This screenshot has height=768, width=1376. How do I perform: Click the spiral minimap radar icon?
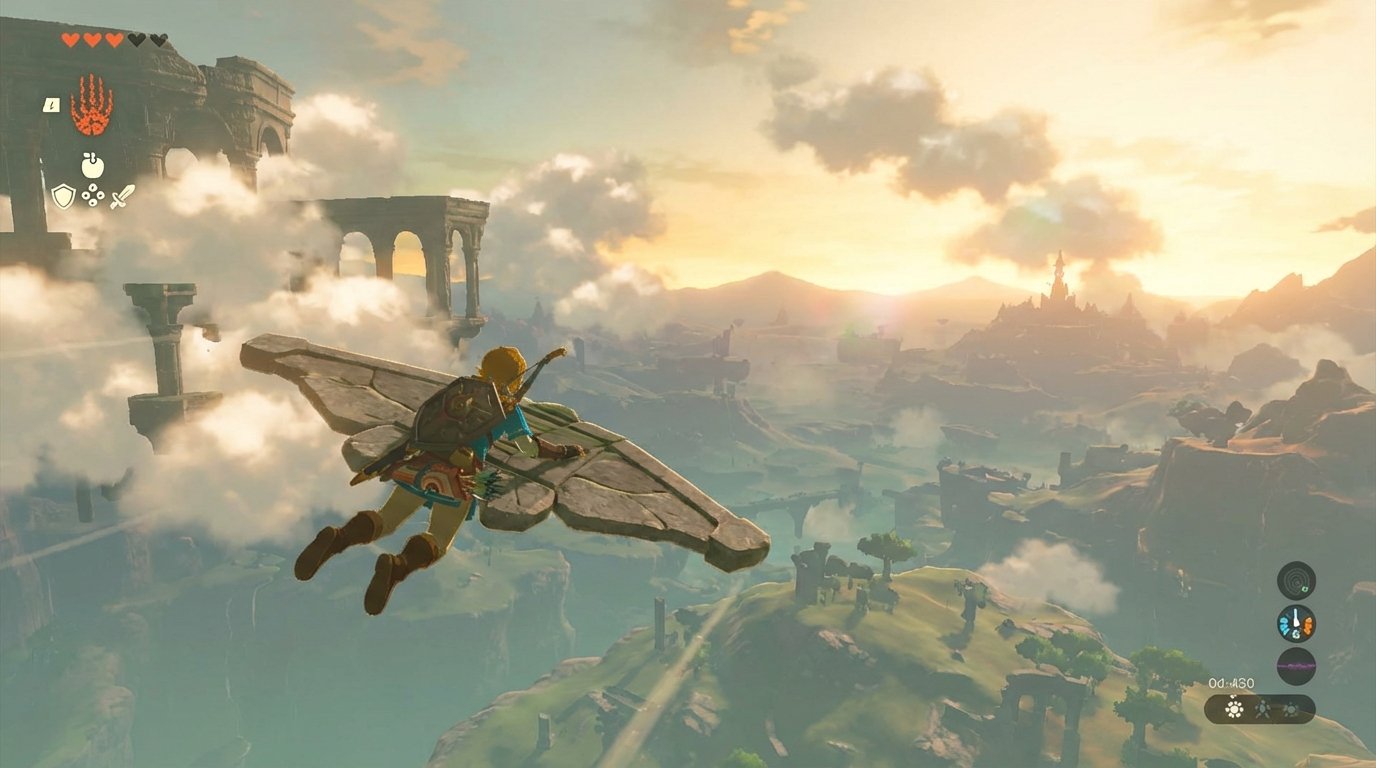(x=1296, y=580)
